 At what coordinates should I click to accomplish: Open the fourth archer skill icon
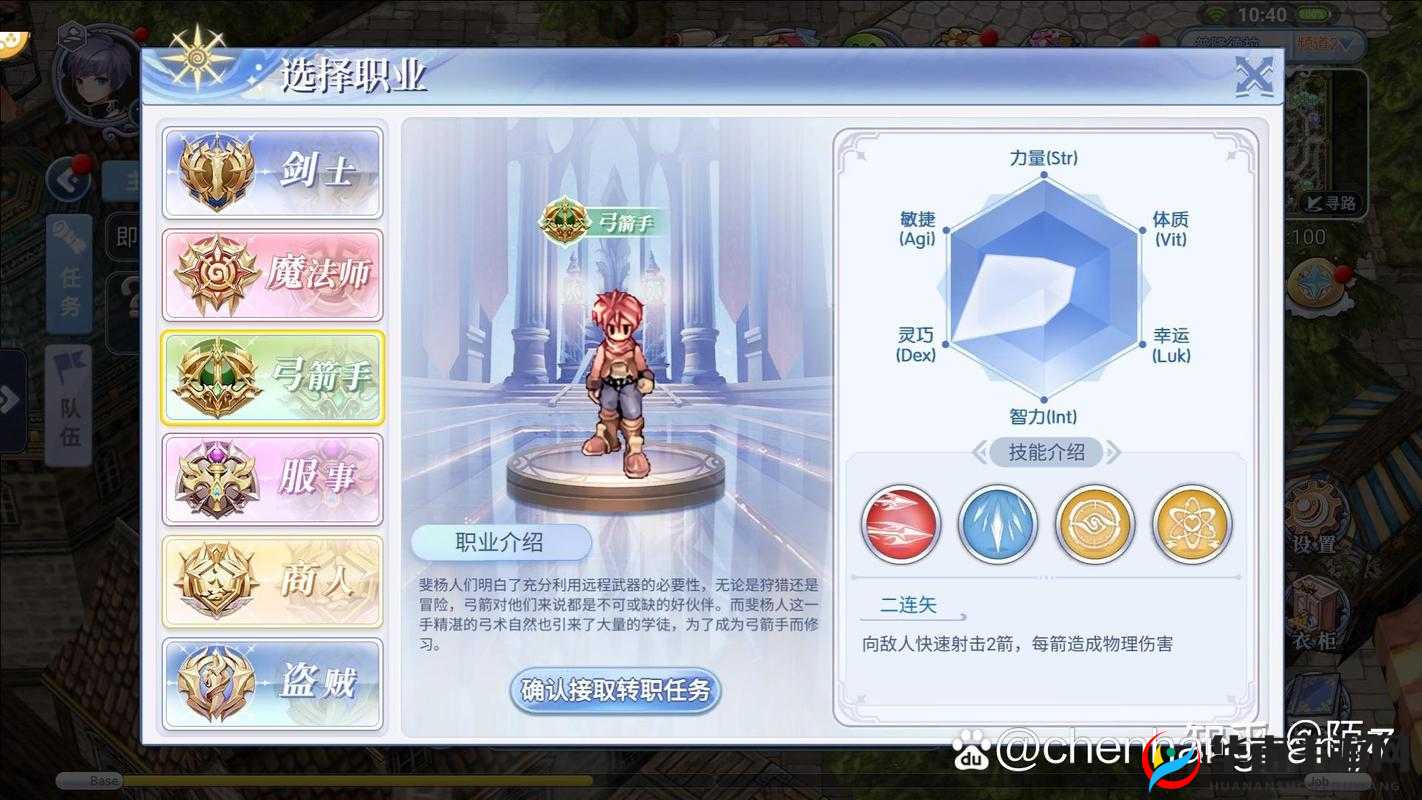[1191, 523]
